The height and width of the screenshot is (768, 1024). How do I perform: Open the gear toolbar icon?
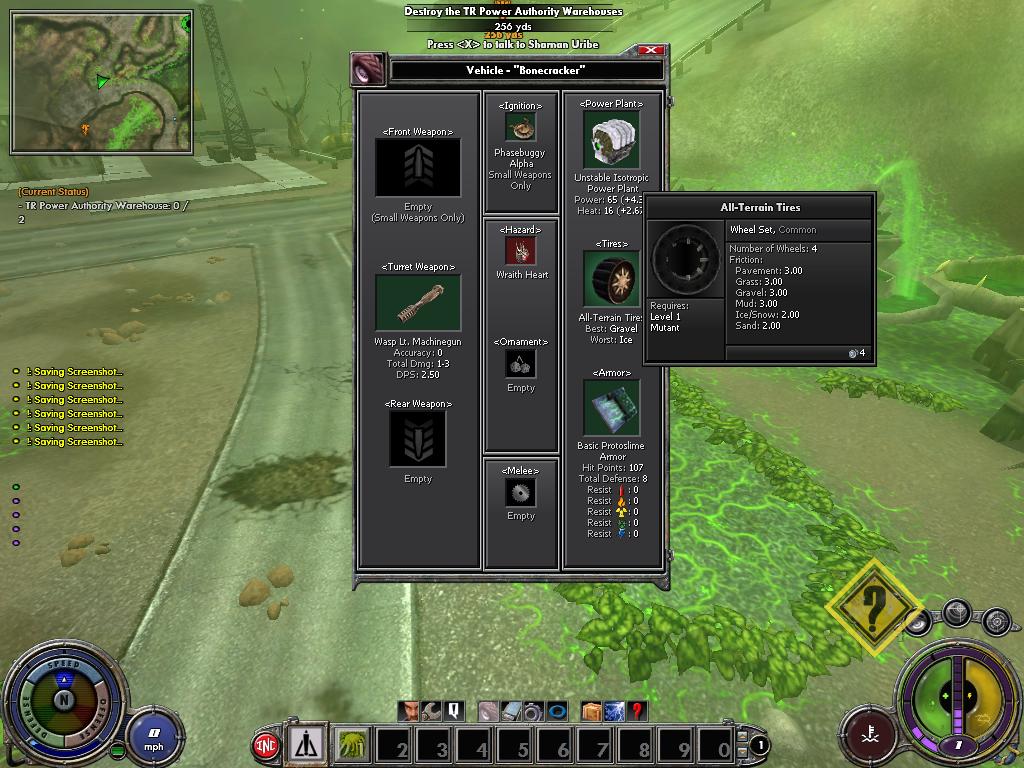click(533, 711)
